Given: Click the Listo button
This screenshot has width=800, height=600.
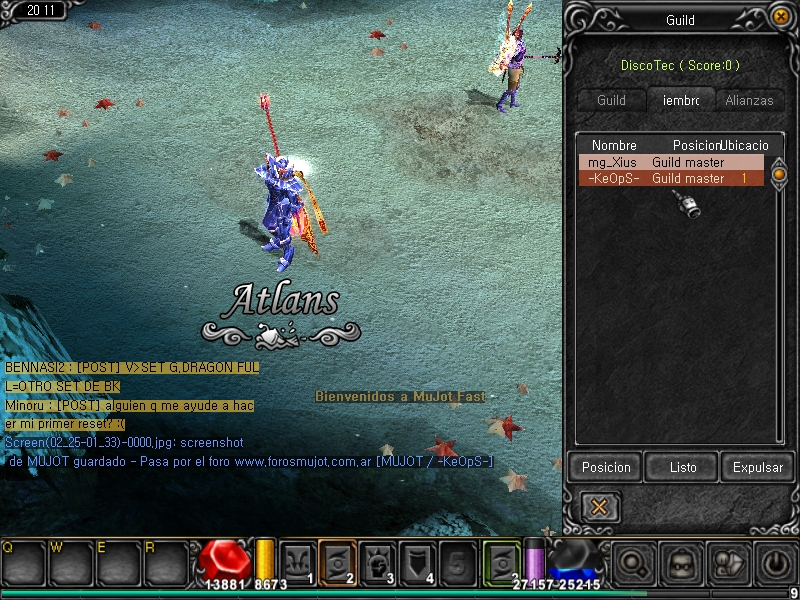Looking at the screenshot, I should tap(683, 467).
